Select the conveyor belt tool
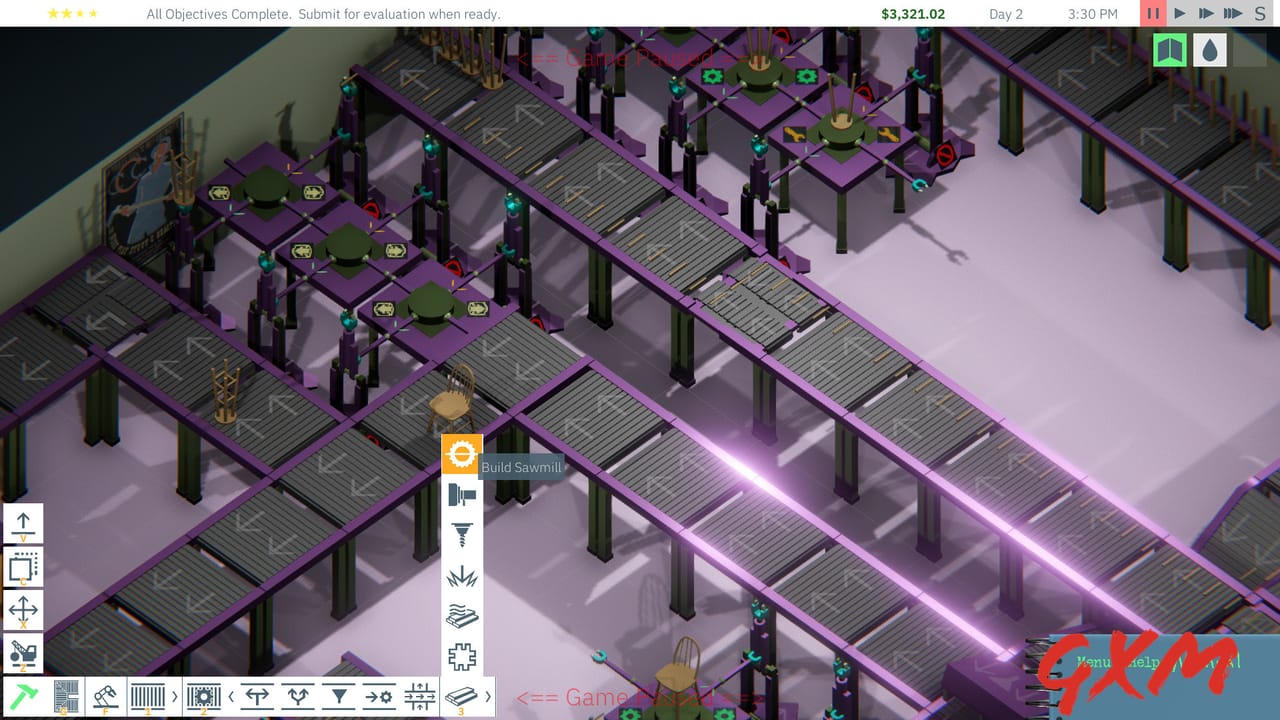1280x720 pixels. [147, 695]
